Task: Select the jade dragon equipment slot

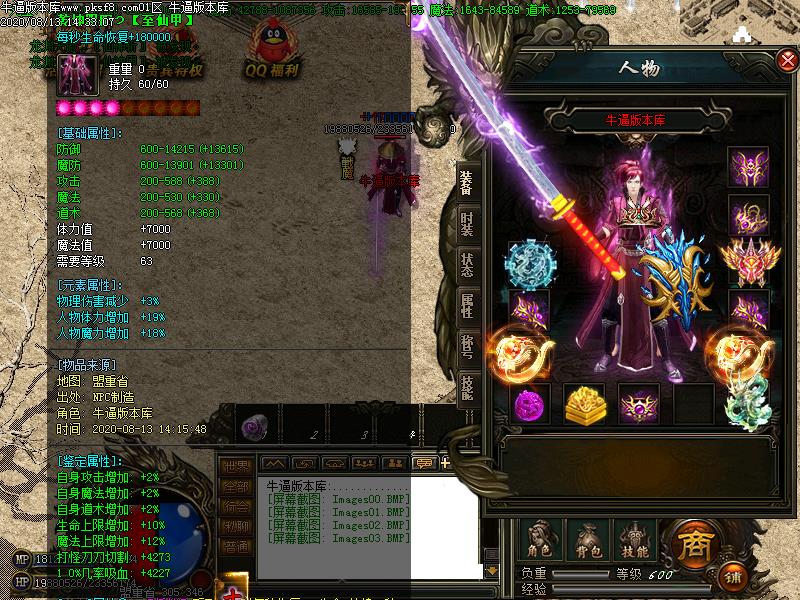Action: click(747, 403)
